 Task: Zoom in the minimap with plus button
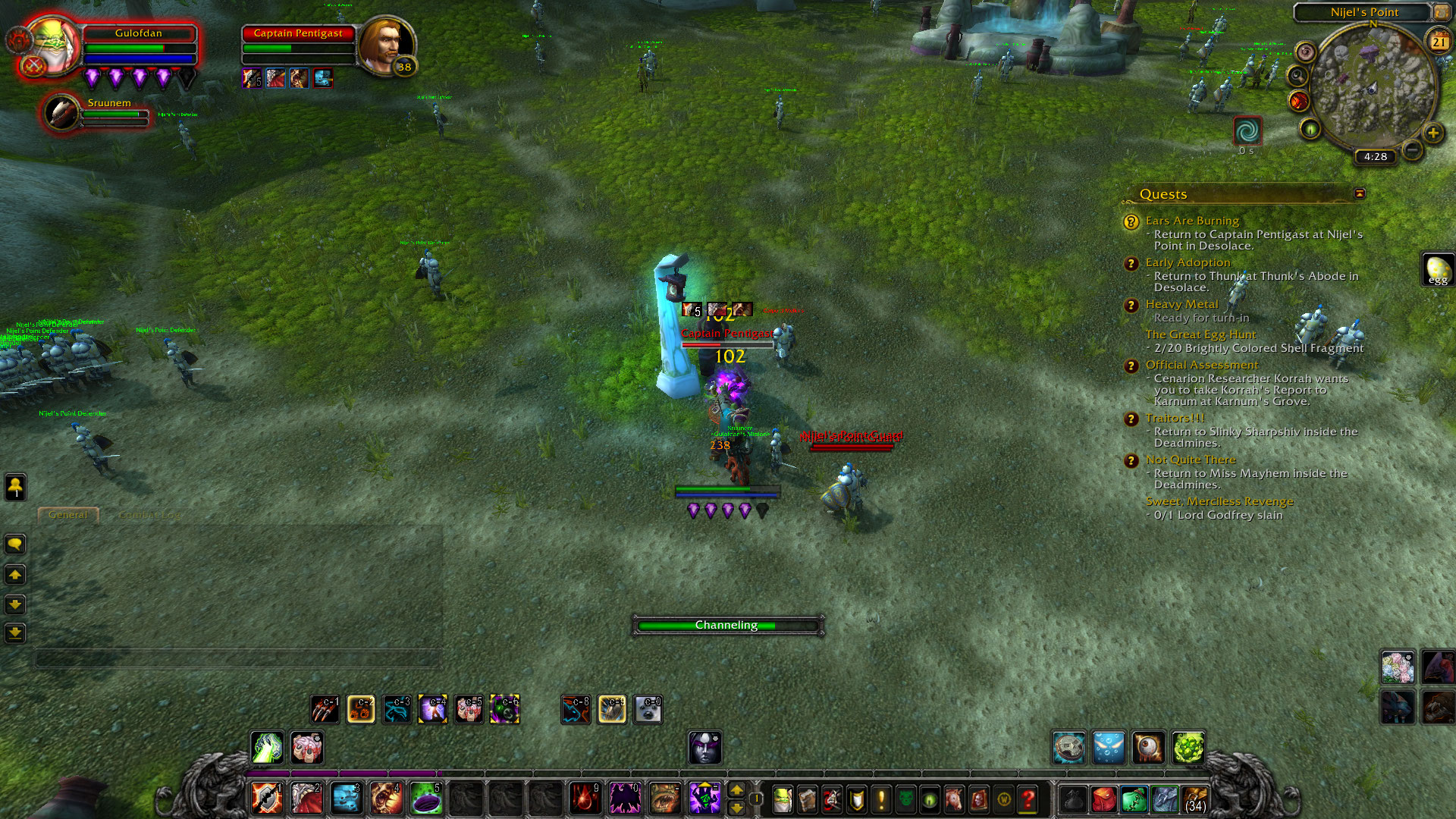(x=1432, y=133)
